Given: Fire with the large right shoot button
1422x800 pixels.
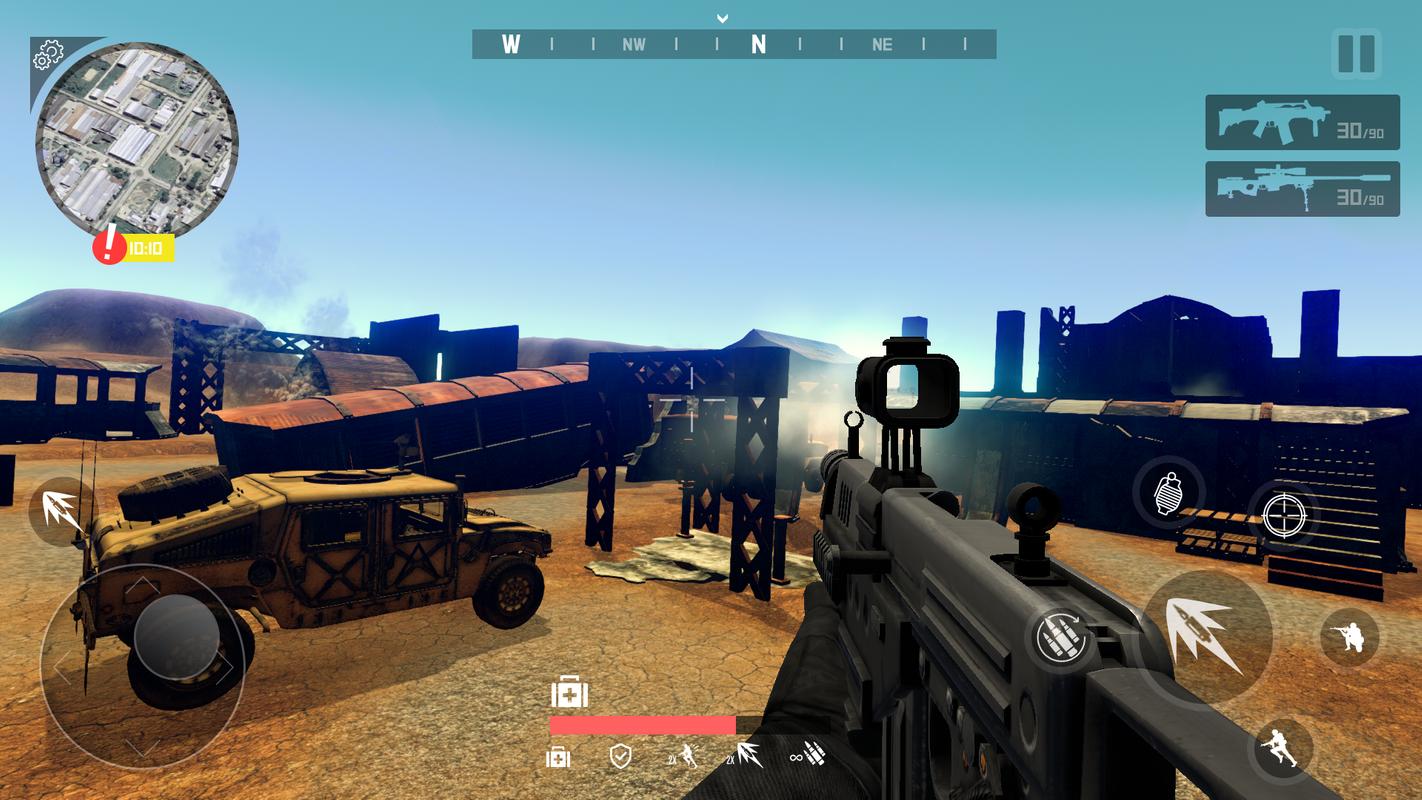Looking at the screenshot, I should pyautogui.click(x=1205, y=635).
